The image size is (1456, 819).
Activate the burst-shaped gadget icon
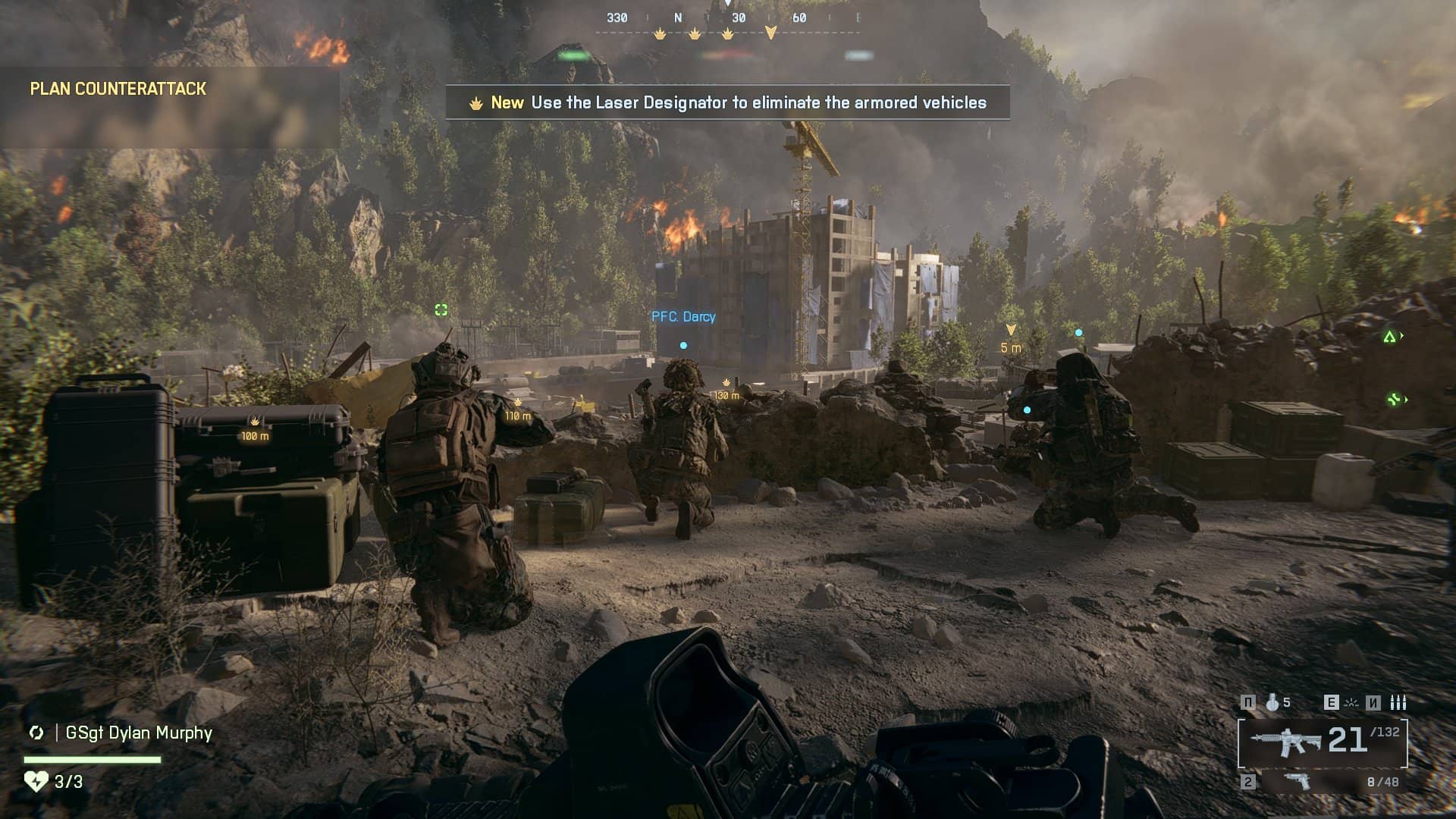click(1351, 703)
